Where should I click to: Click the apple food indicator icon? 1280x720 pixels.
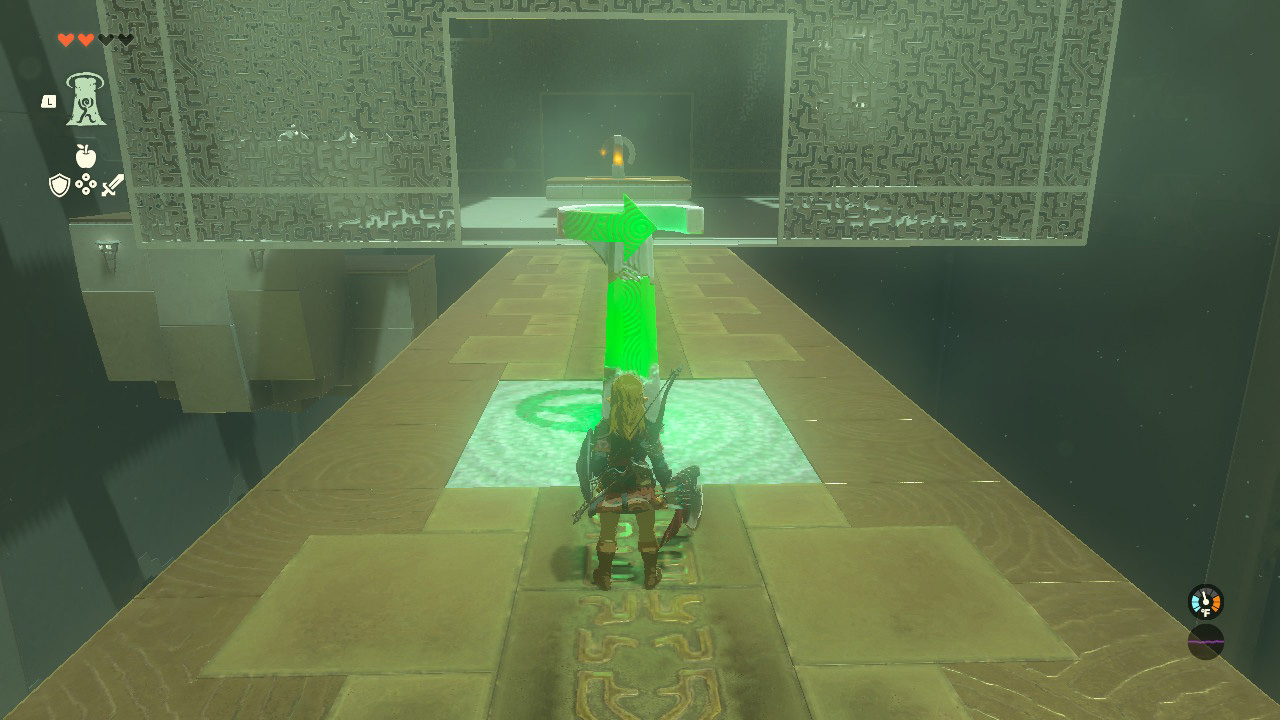point(85,156)
